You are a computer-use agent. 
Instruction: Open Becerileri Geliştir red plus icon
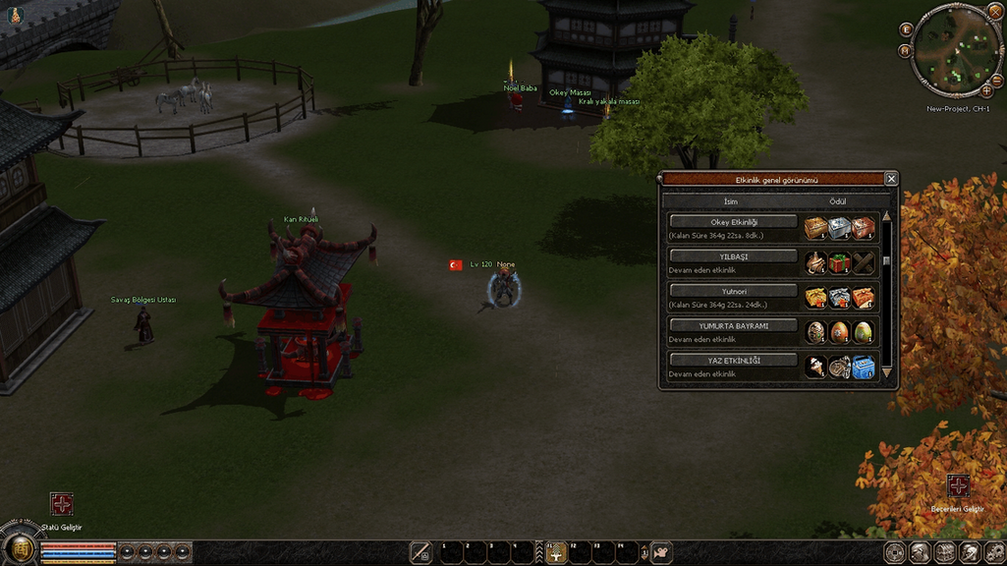(958, 487)
